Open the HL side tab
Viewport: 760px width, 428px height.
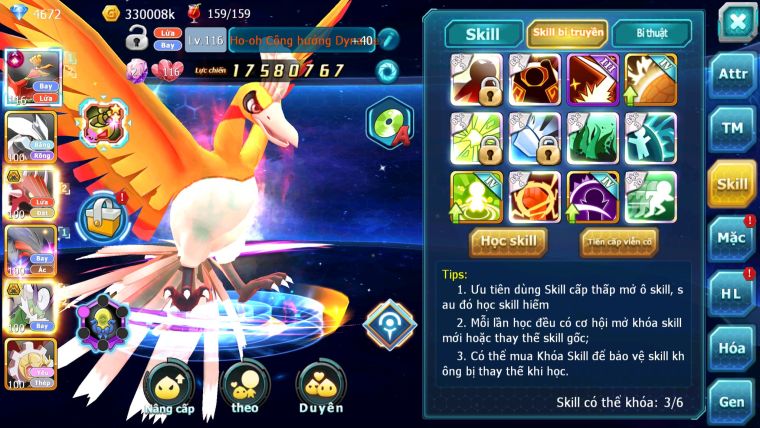[733, 293]
